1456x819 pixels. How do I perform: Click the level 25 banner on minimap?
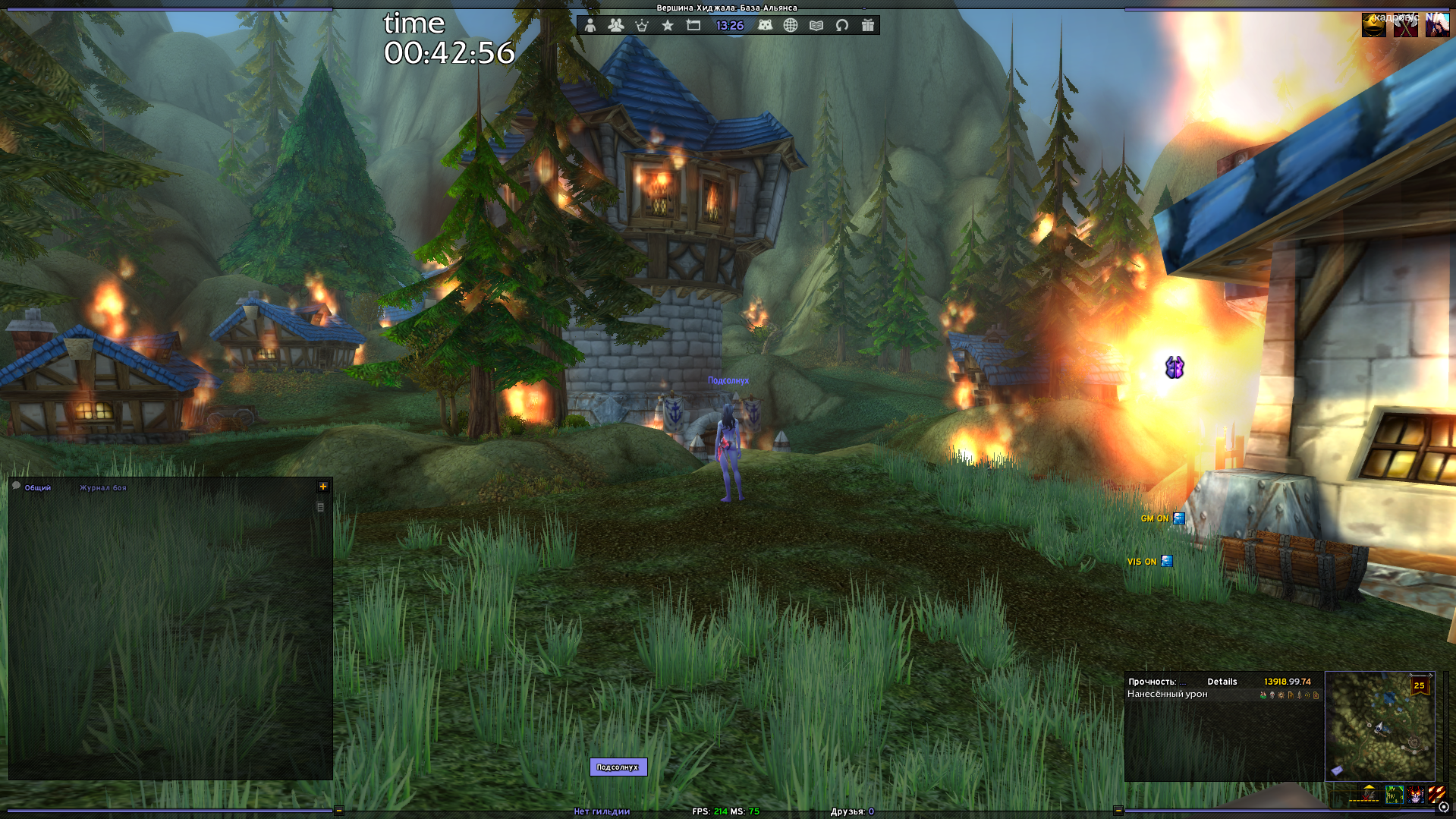click(x=1419, y=685)
